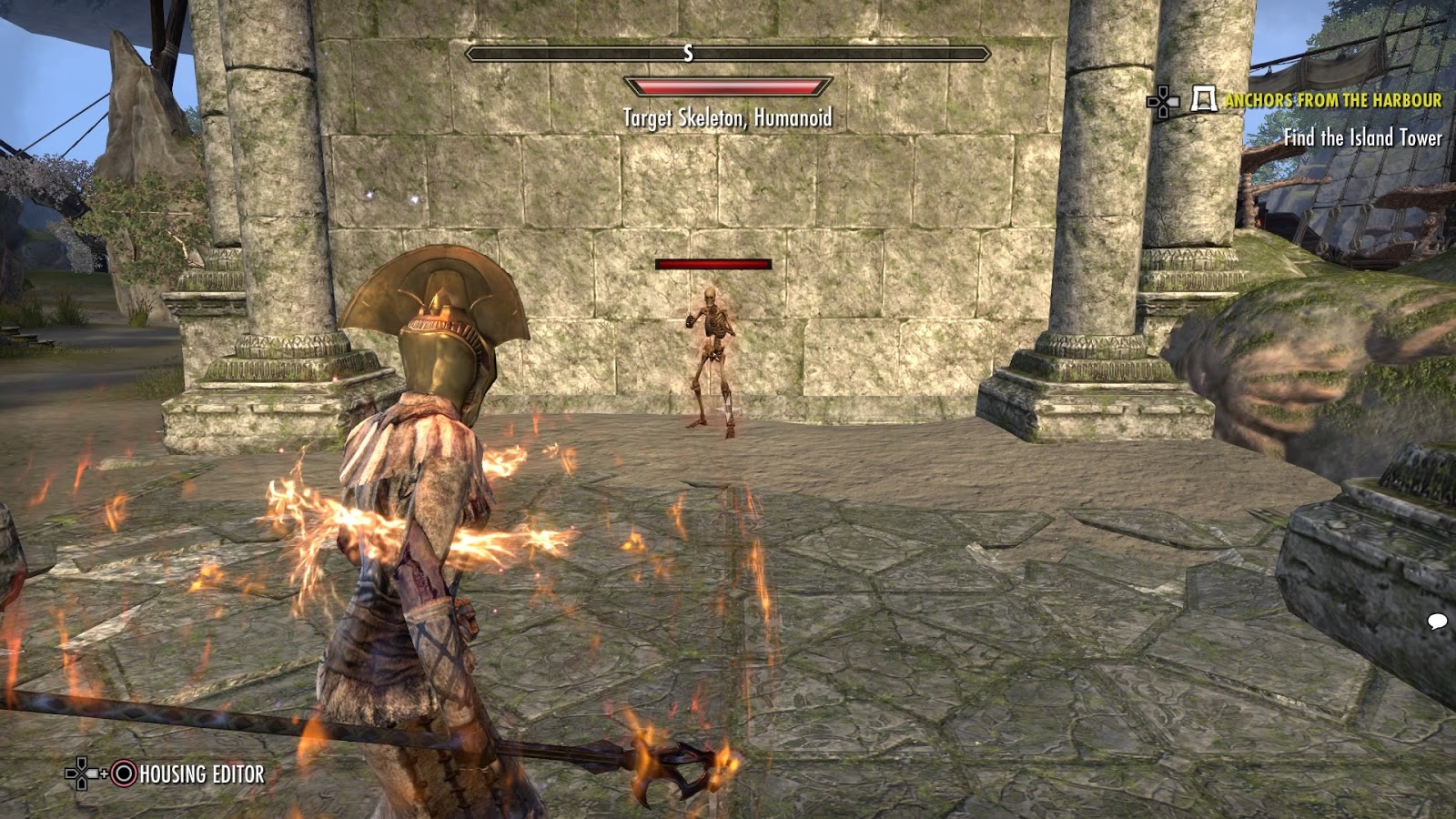The height and width of the screenshot is (819, 1456).
Task: Click the left cap of the compass bar
Action: [469, 55]
